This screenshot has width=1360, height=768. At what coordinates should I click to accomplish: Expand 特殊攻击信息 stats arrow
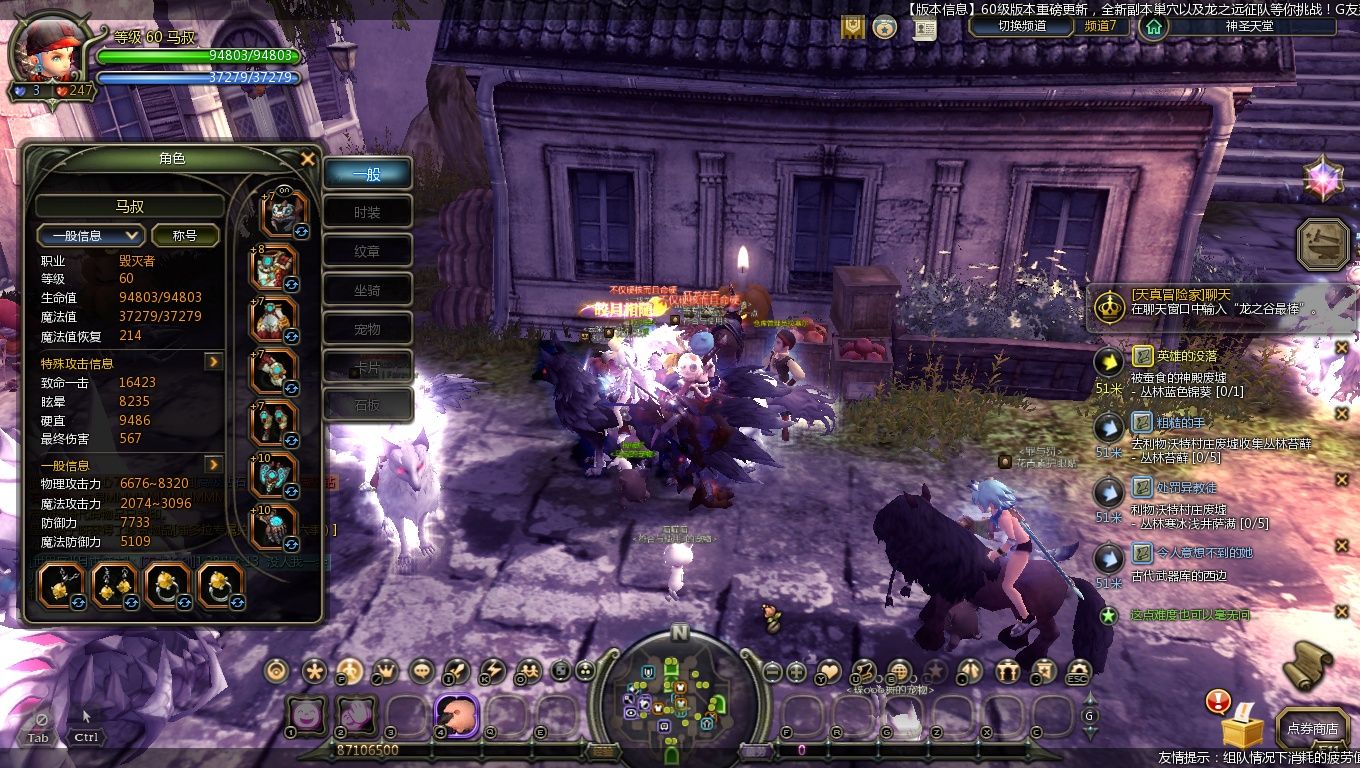[213, 362]
